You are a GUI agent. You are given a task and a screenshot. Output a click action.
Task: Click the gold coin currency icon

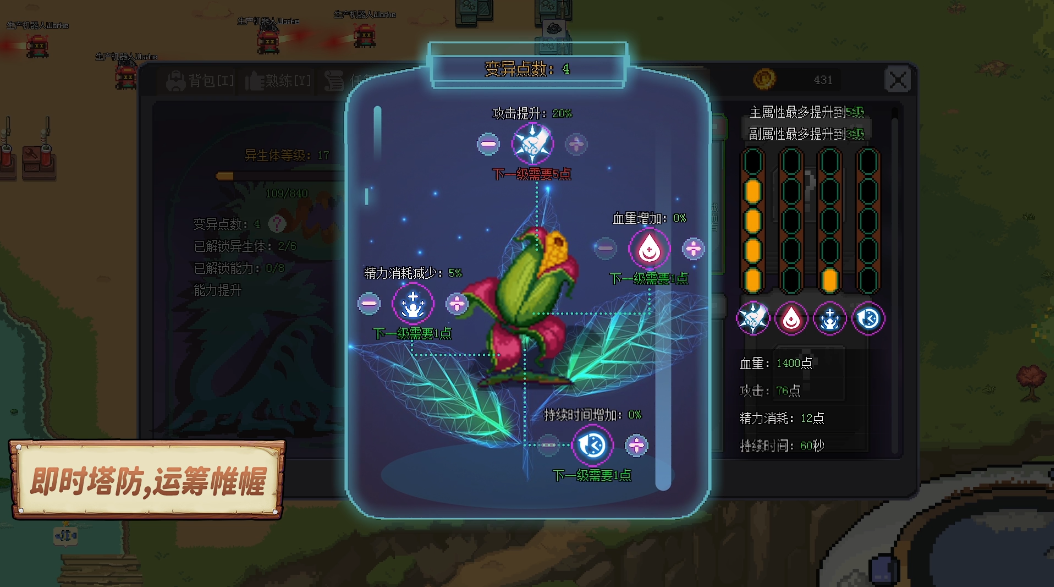pyautogui.click(x=766, y=79)
